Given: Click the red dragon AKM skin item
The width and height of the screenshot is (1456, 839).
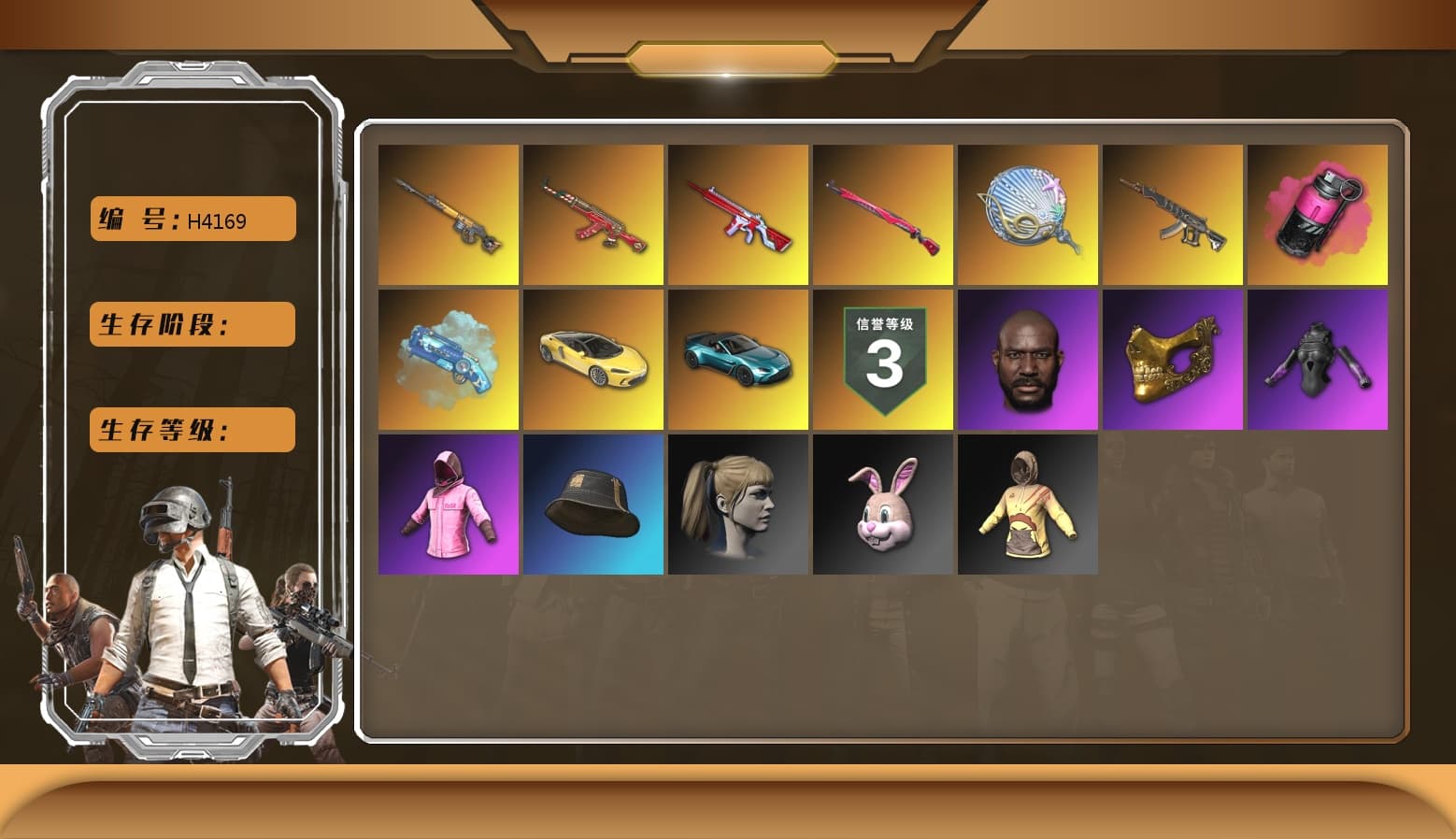Looking at the screenshot, I should click(592, 213).
